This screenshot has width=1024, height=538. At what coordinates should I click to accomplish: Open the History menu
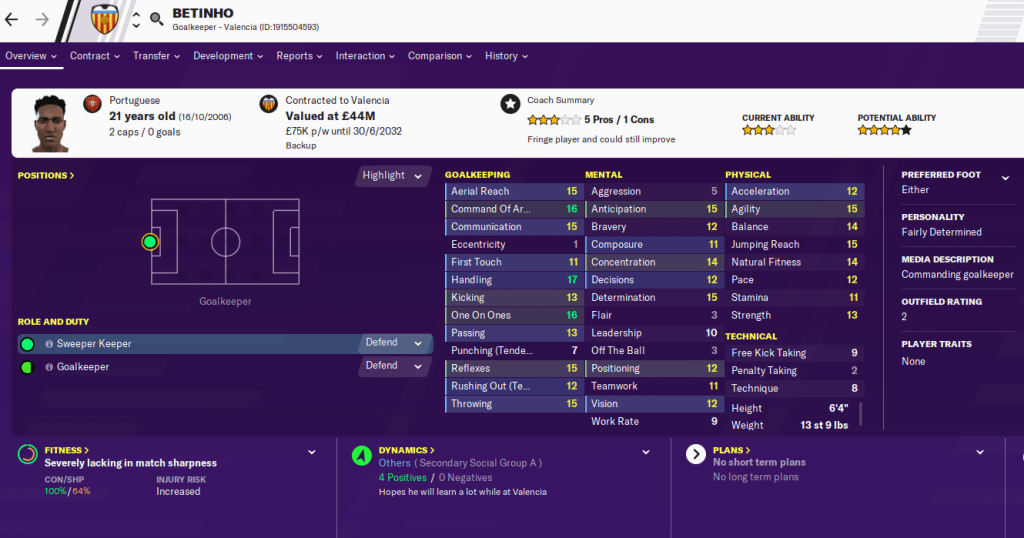coord(507,56)
